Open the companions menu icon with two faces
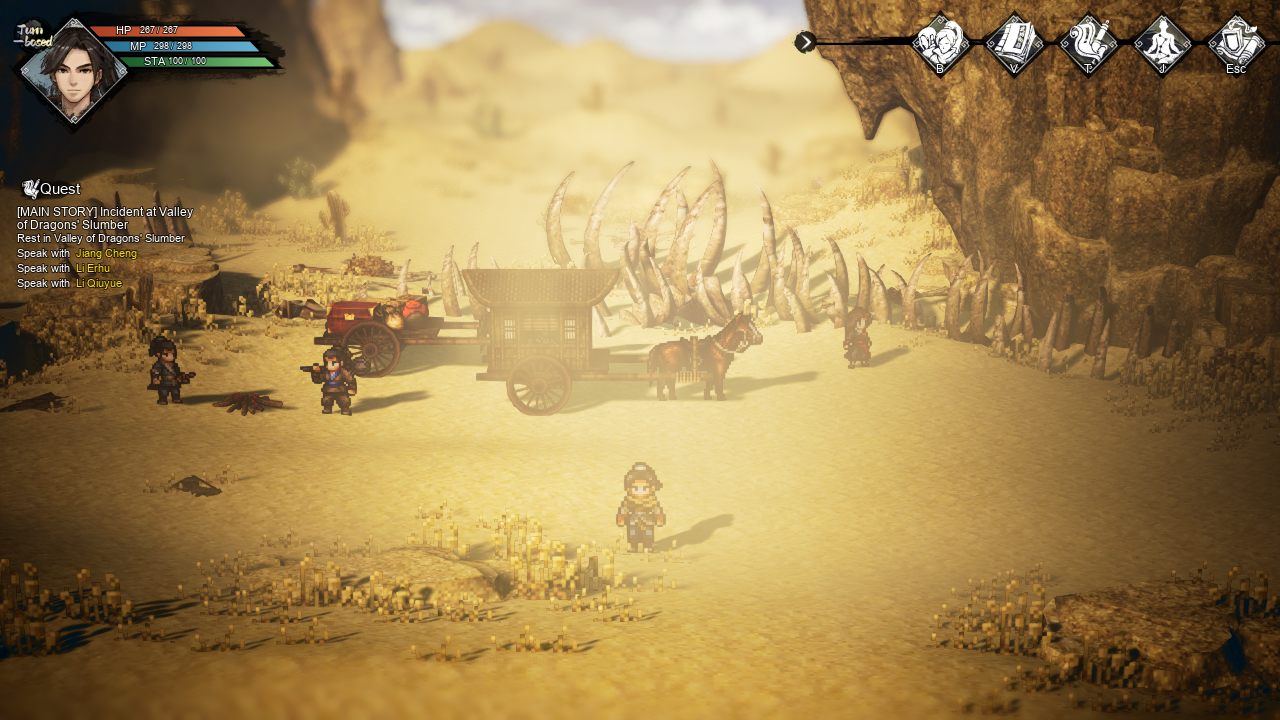This screenshot has width=1280, height=720. tap(941, 43)
